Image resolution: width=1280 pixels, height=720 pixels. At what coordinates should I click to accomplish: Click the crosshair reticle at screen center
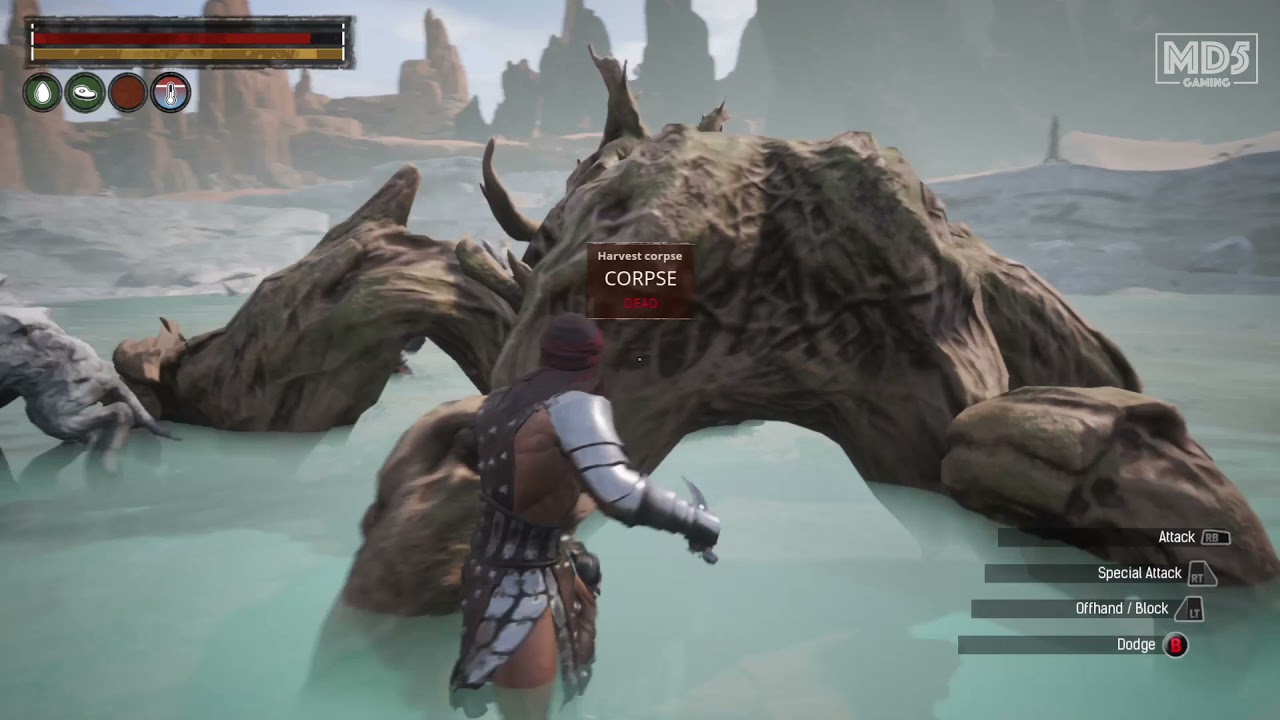[639, 358]
